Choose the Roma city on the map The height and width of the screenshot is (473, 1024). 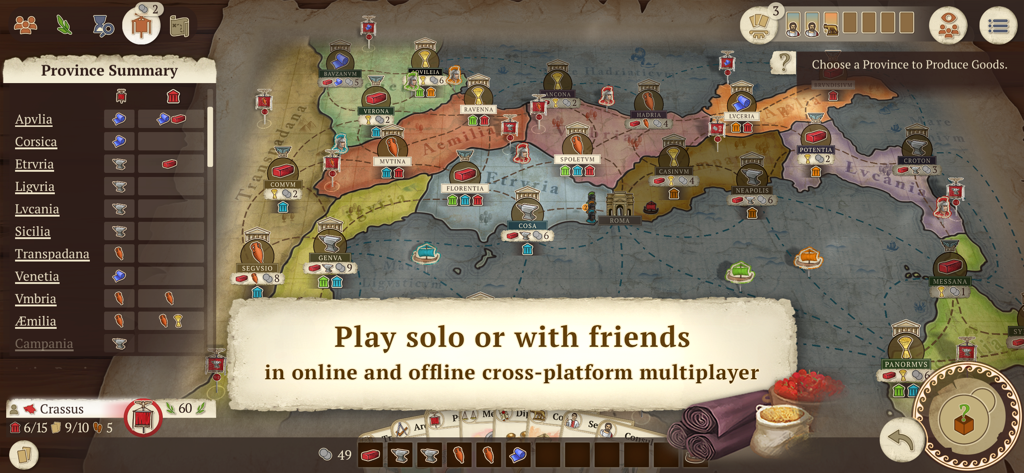[620, 208]
